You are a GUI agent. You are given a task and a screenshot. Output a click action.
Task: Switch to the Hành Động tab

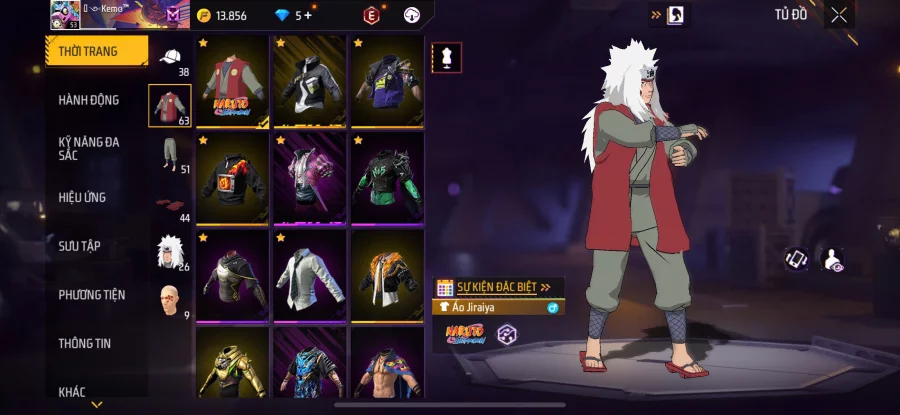click(89, 100)
